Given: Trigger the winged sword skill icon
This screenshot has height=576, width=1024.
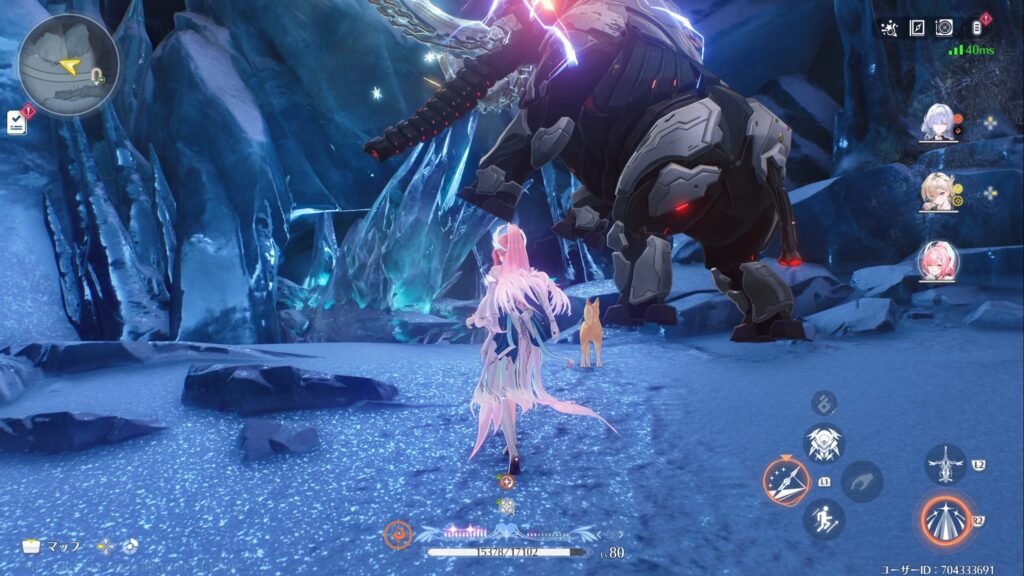Looking at the screenshot, I should 945,465.
